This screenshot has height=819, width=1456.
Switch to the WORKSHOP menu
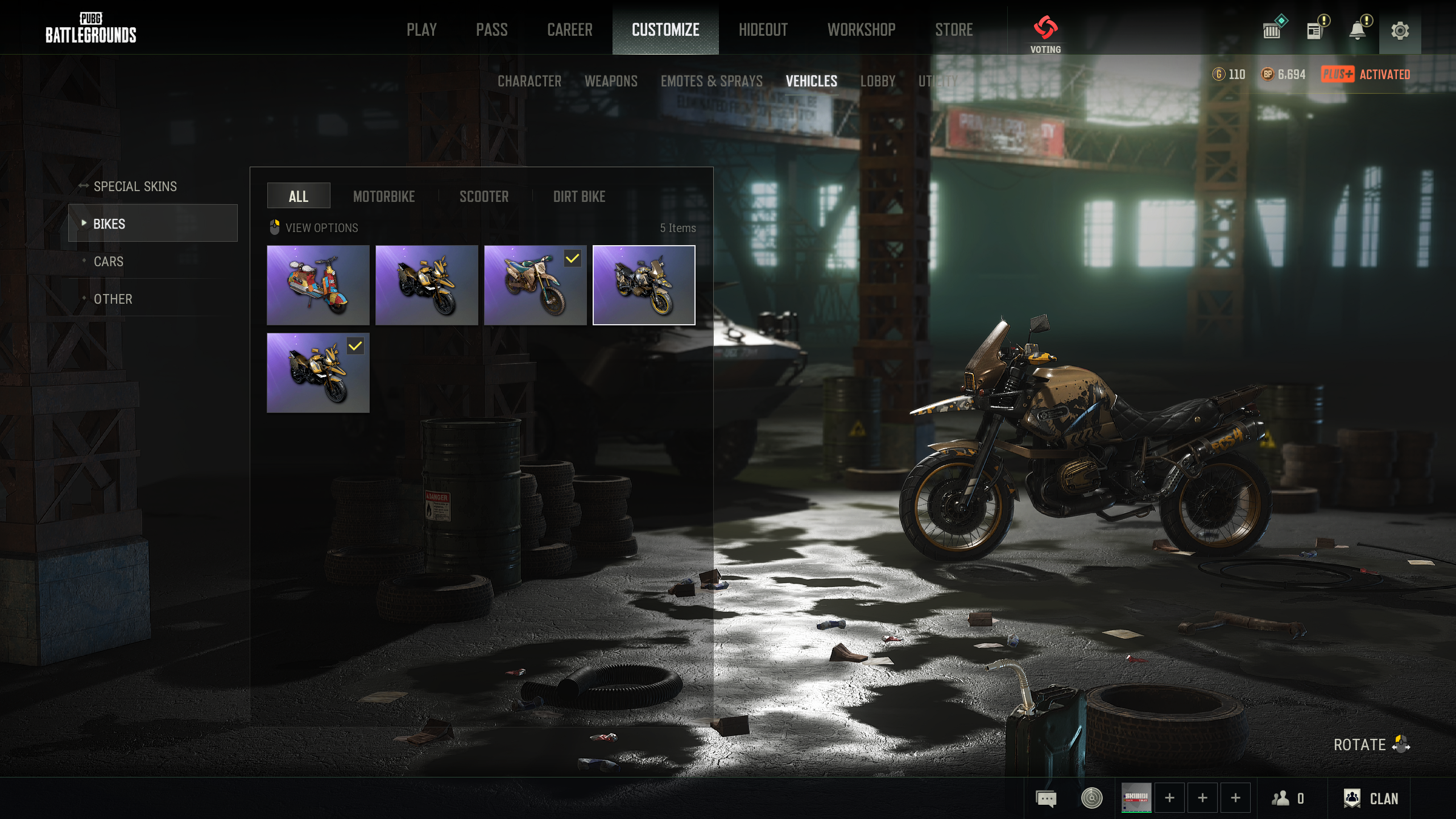861,30
